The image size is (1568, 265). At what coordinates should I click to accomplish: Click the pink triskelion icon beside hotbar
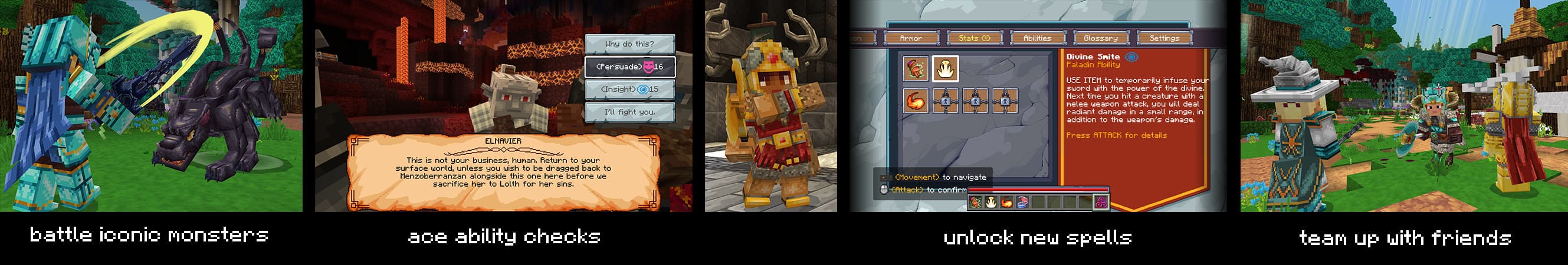coord(1101,203)
